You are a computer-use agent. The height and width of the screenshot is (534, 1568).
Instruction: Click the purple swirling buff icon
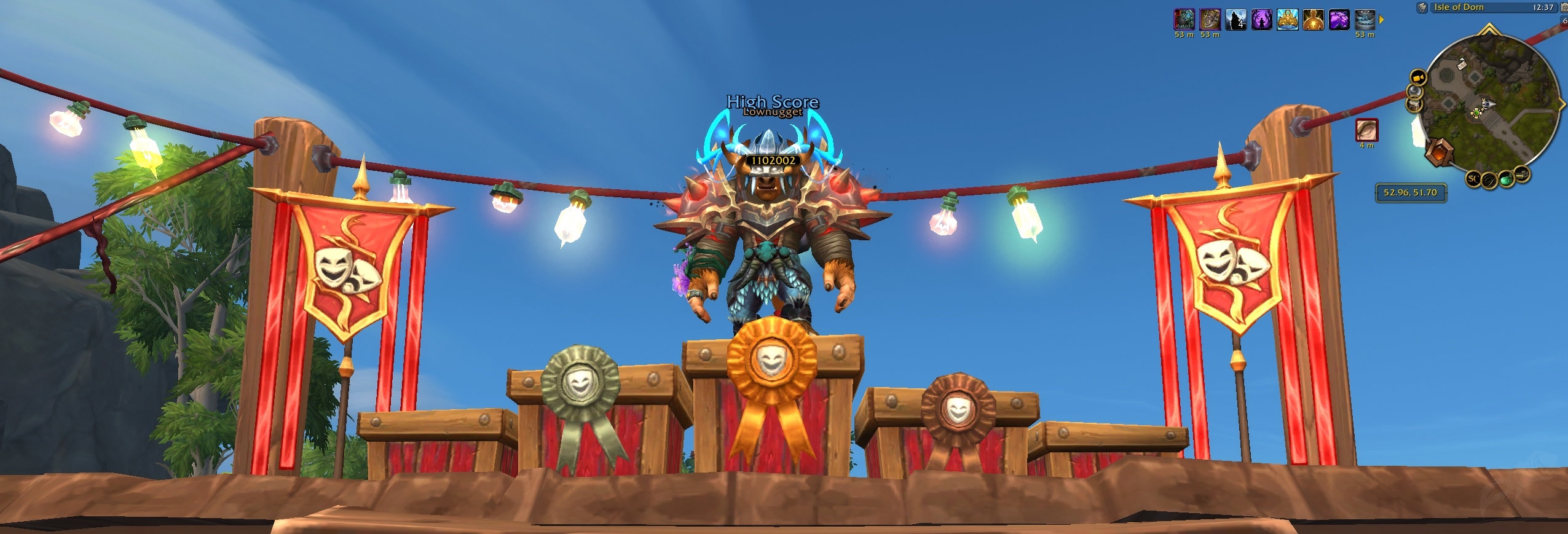[1261, 20]
